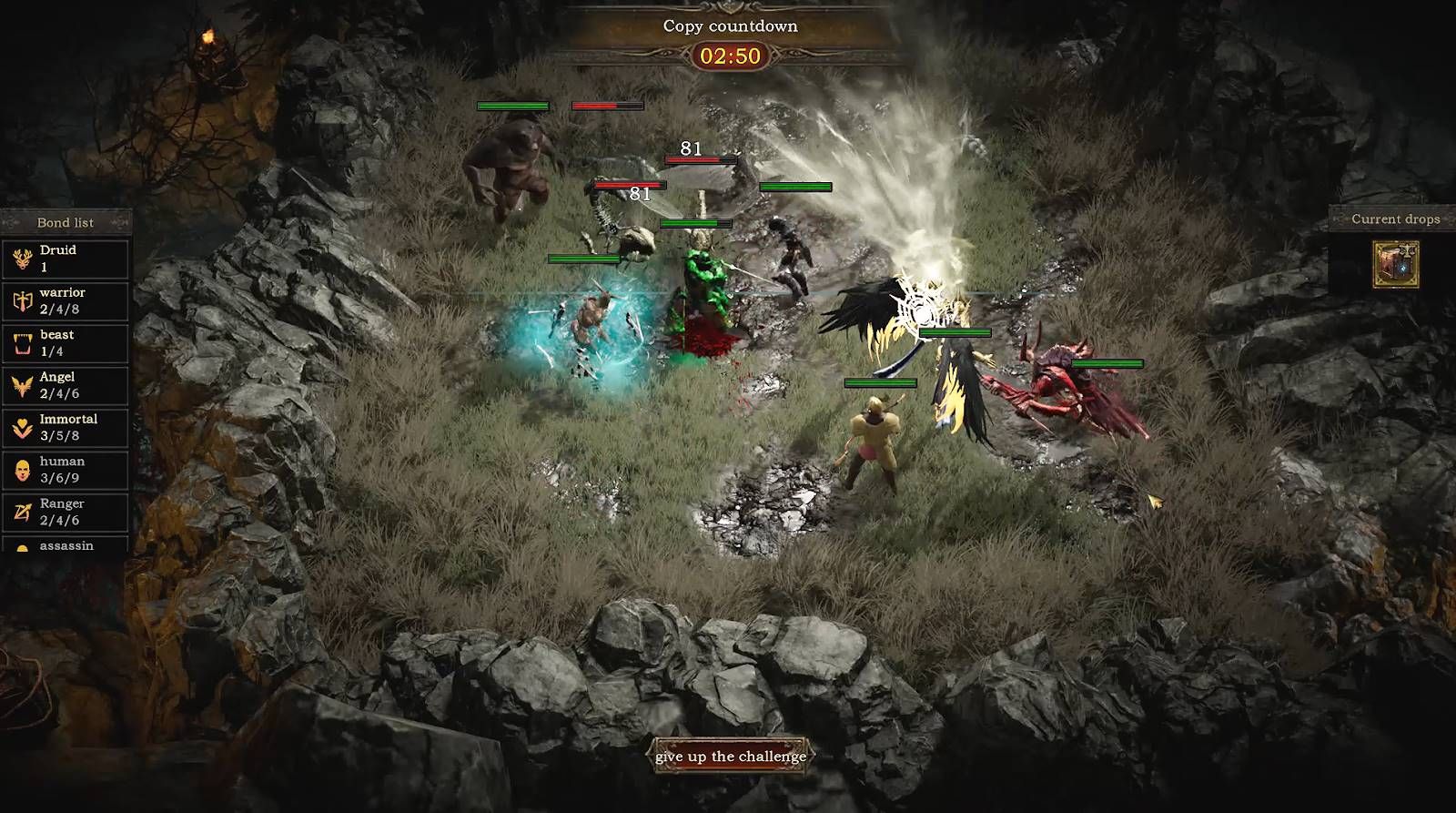This screenshot has width=1456, height=813.
Task: Click the 'give up the challenge' button
Action: click(x=731, y=757)
